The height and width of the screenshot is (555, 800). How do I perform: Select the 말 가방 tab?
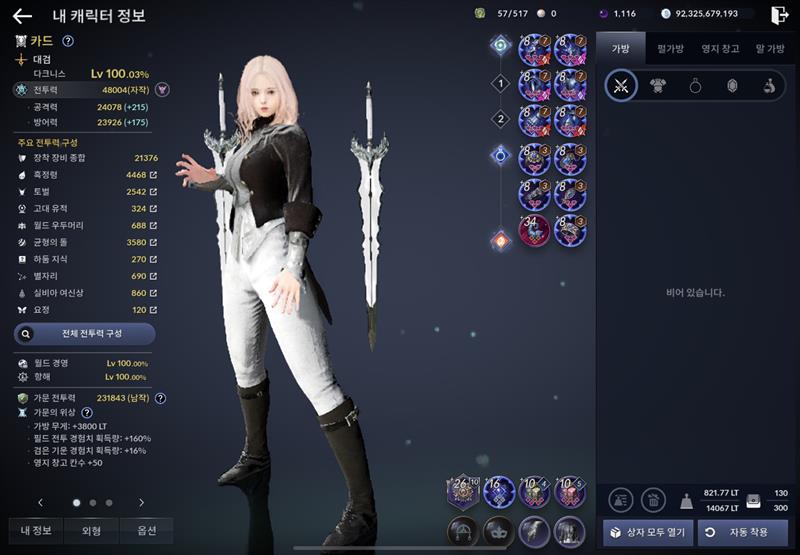[x=769, y=47]
